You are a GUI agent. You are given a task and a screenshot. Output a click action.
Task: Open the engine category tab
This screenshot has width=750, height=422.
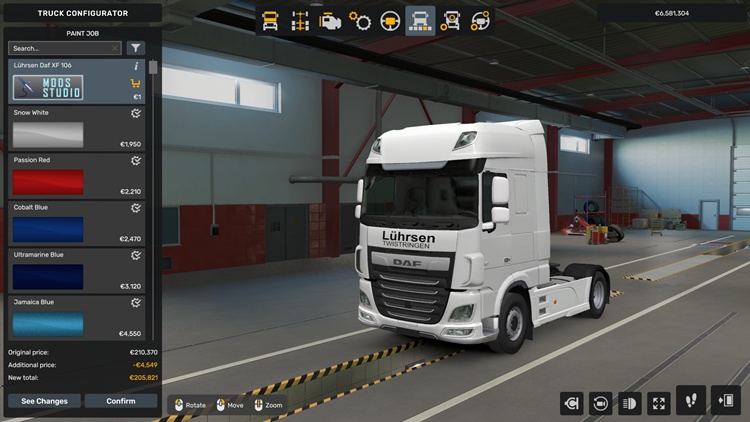pos(330,20)
